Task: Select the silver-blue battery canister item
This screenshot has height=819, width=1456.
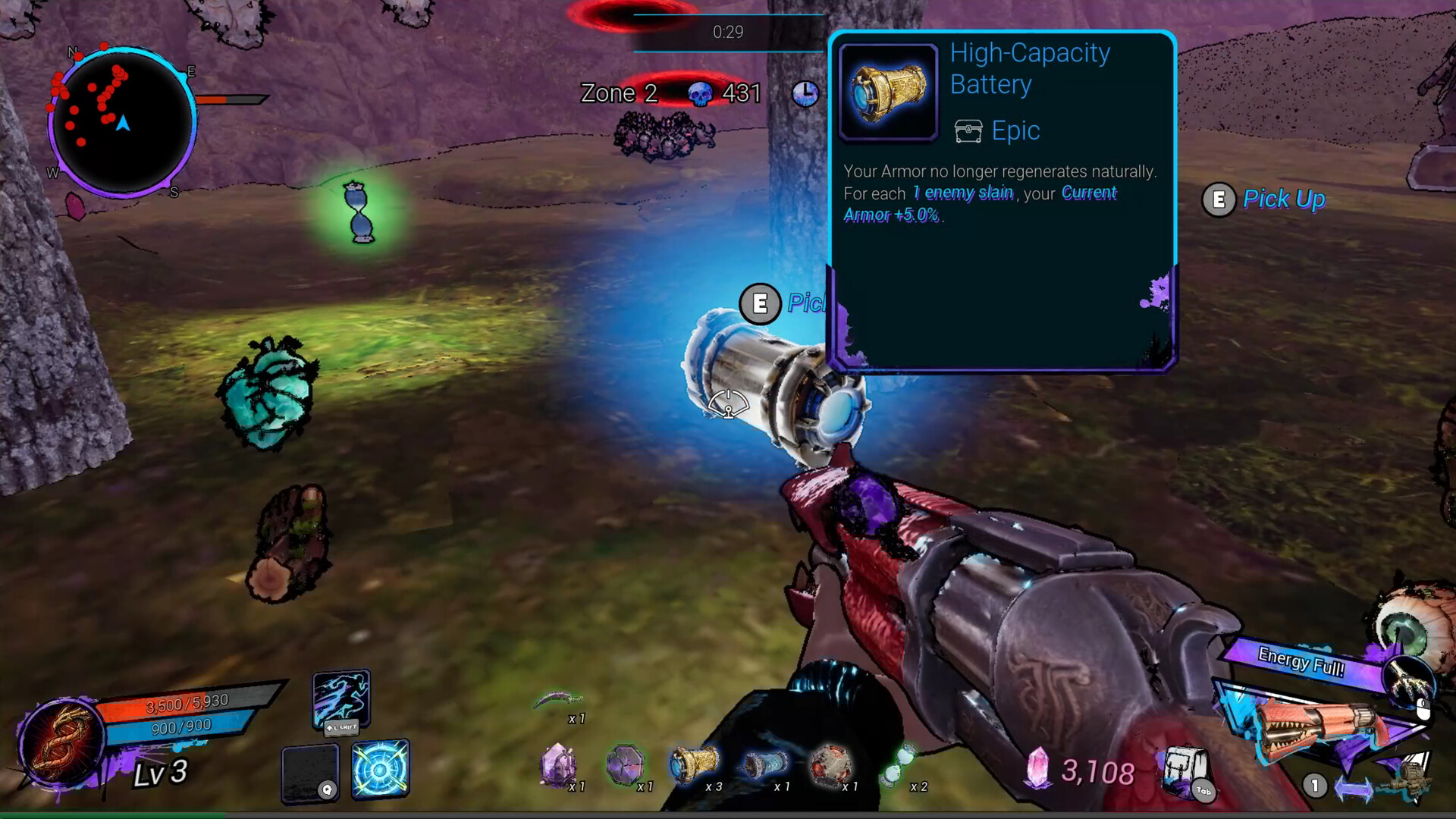Action: [763, 764]
